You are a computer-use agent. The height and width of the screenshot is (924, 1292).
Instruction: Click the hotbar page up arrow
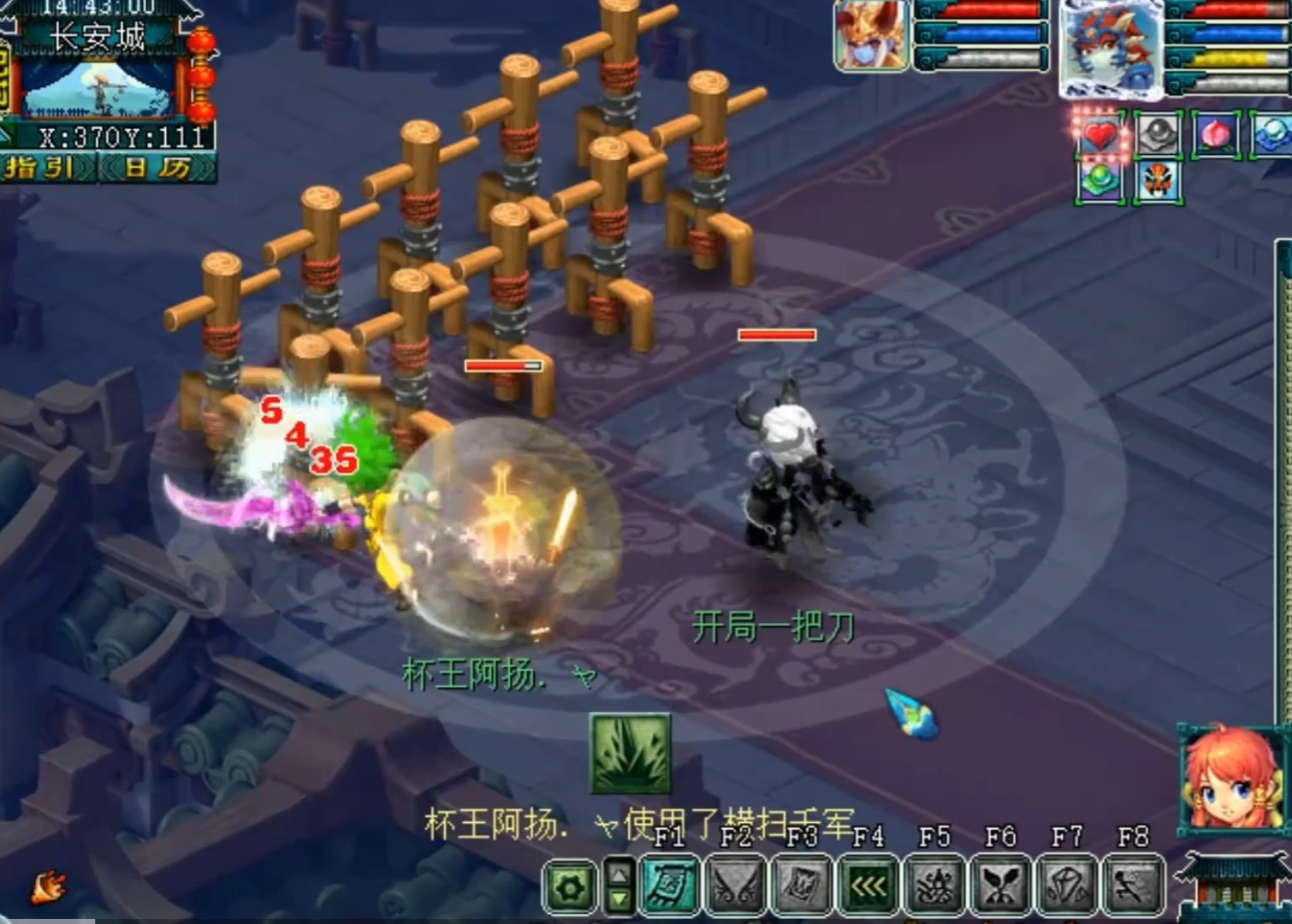click(619, 873)
